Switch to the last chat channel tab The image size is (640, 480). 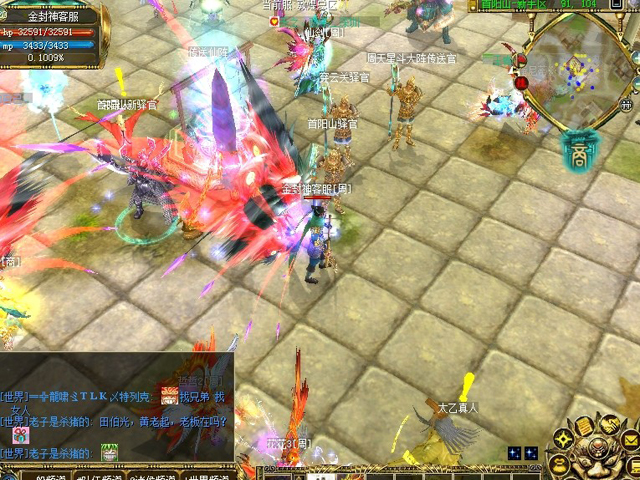pos(204,474)
